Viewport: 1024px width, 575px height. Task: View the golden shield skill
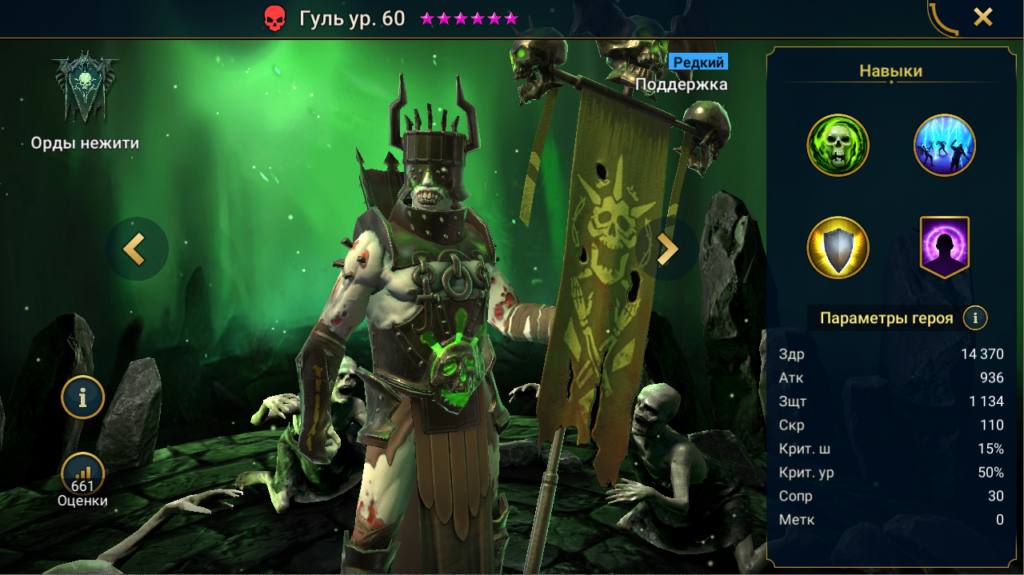pos(838,247)
